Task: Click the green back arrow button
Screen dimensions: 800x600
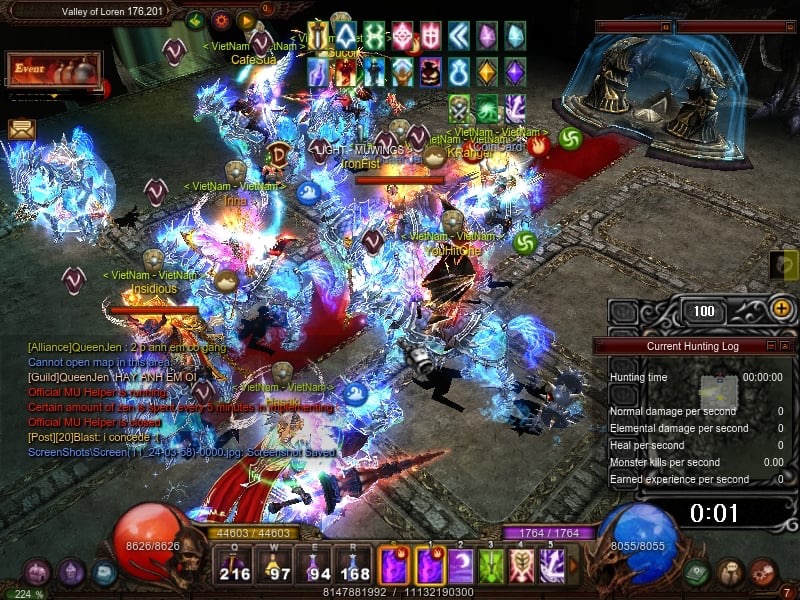Action: coord(195,20)
